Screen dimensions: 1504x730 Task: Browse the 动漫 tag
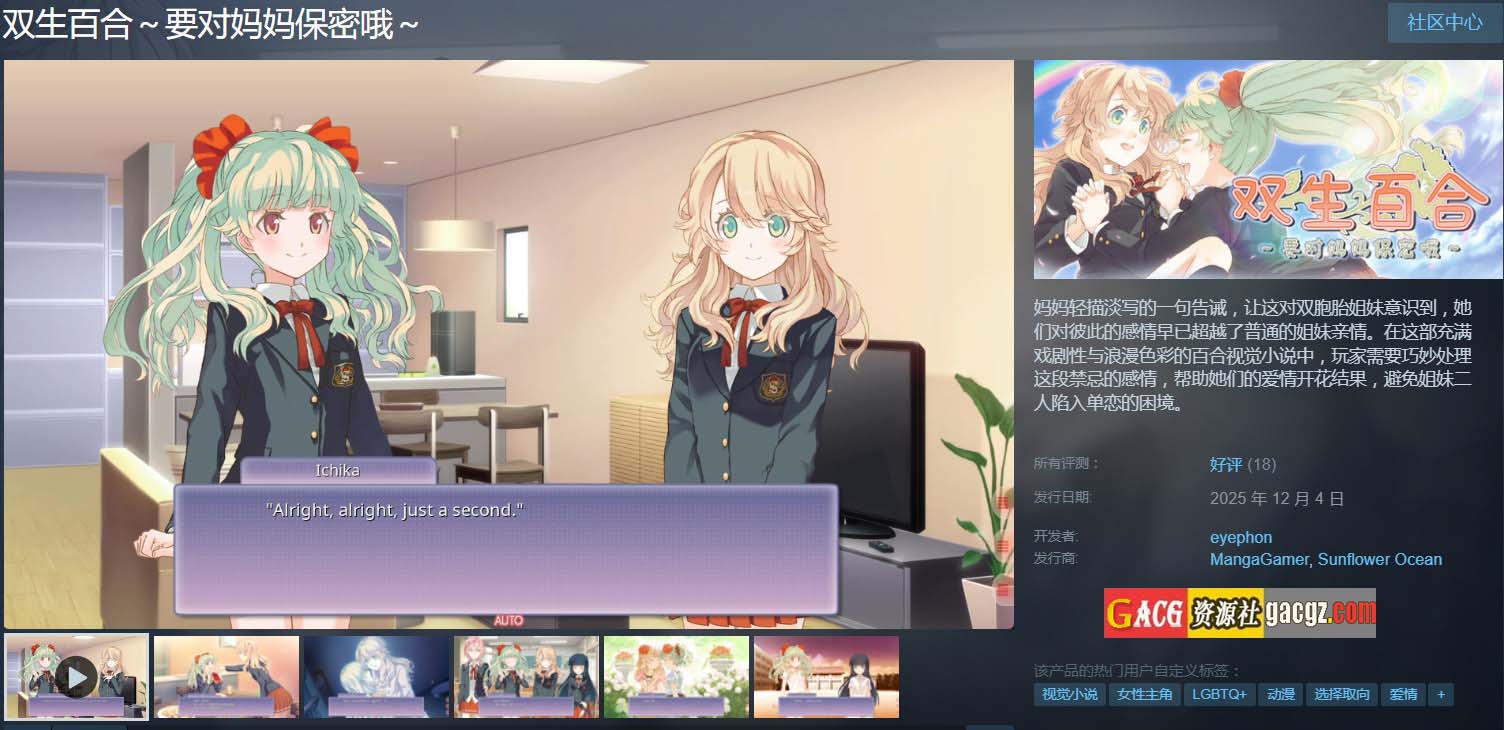[x=1281, y=694]
